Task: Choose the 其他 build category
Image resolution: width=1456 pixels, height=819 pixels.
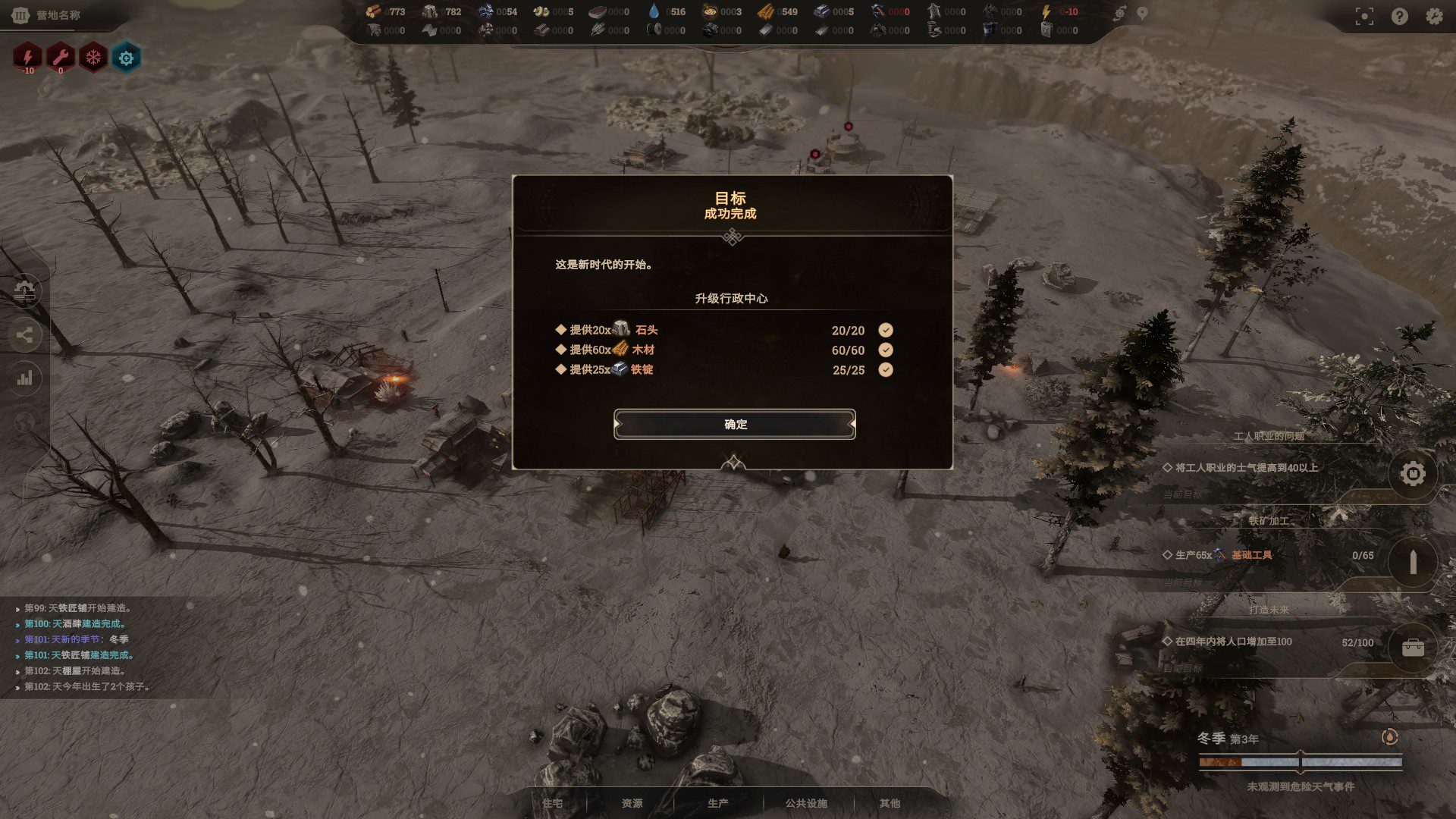Action: coord(890,803)
